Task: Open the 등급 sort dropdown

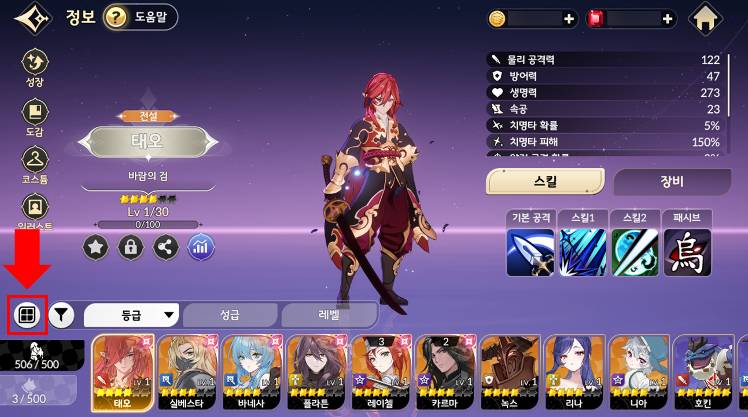Action: point(132,315)
